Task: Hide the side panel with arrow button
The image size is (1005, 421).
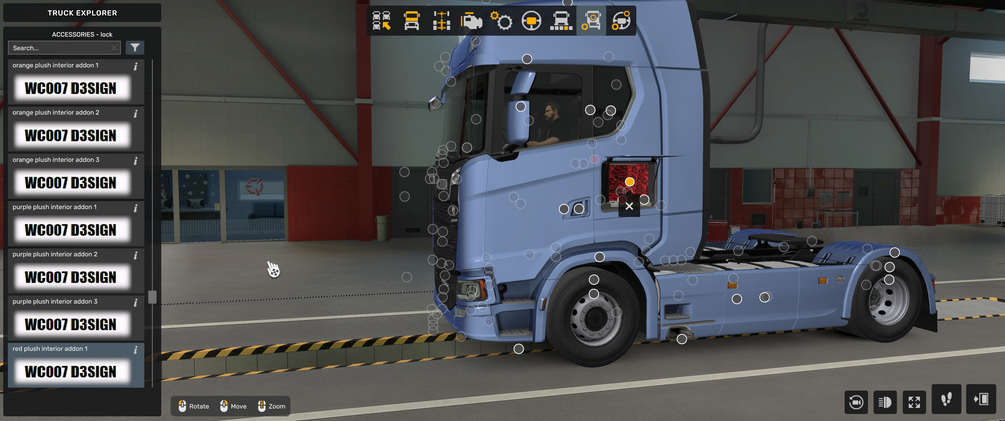Action: (x=981, y=400)
